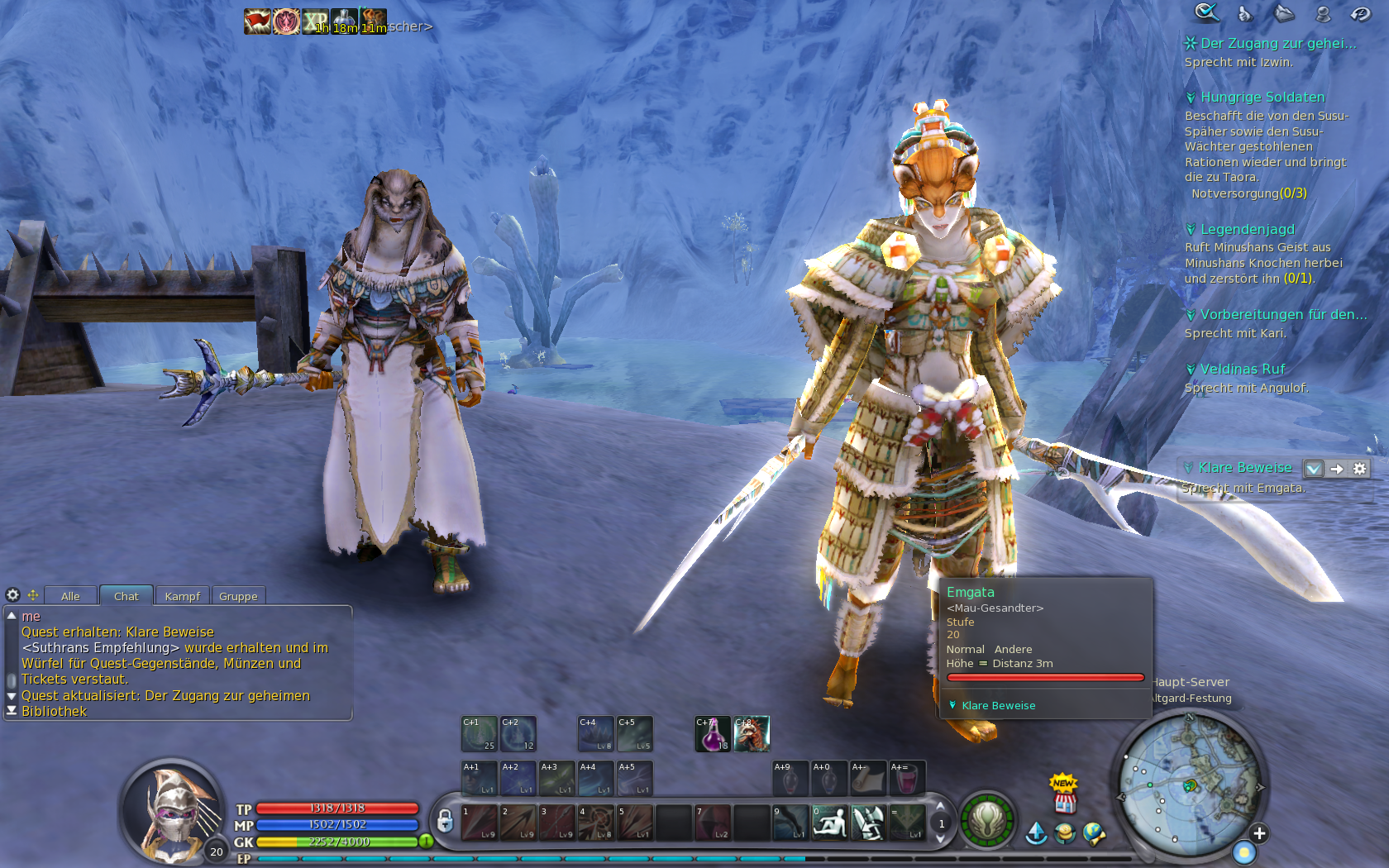Click the gold coins stack icon
The width and height of the screenshot is (1389, 868).
coord(1065,833)
